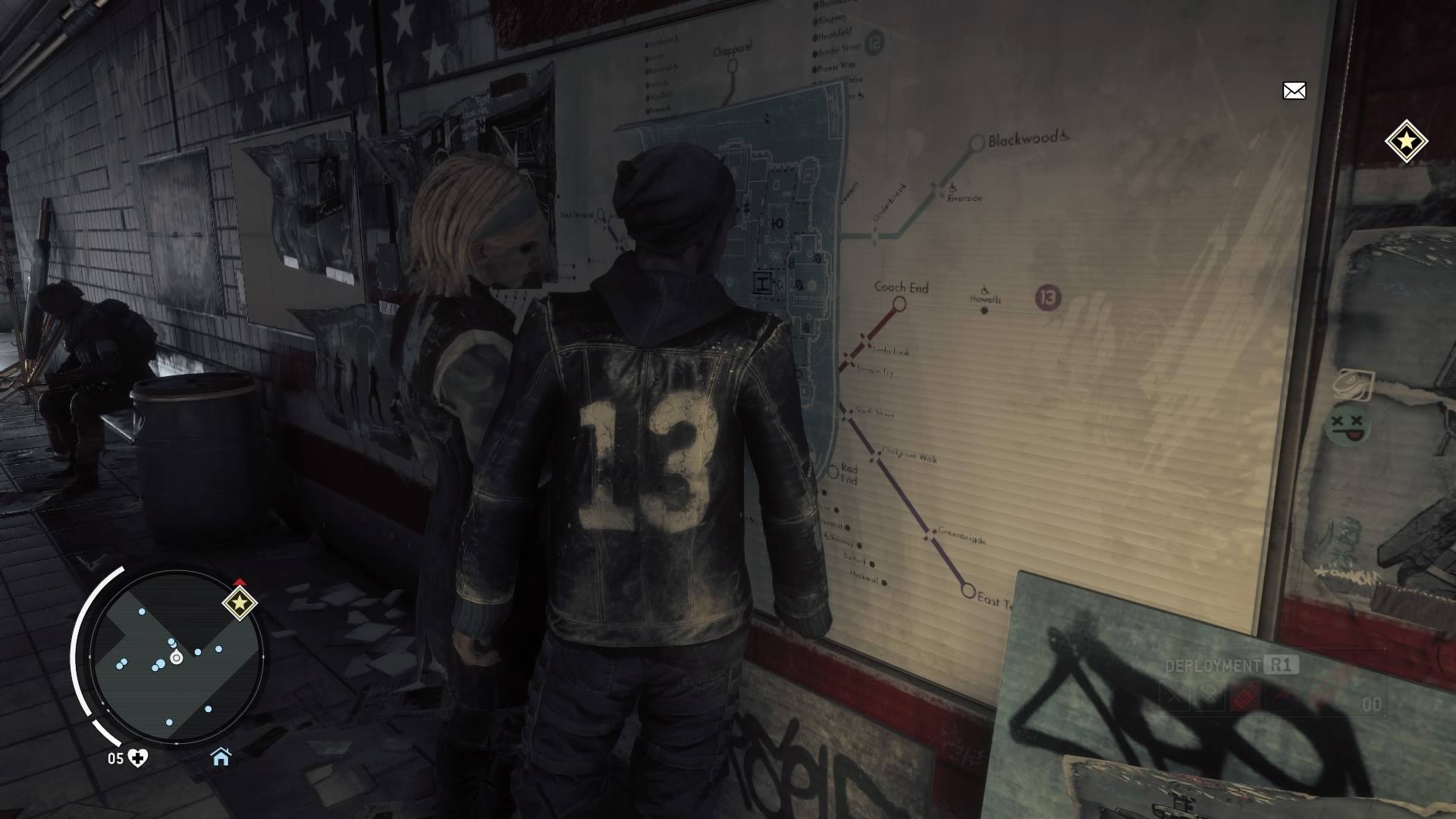The width and height of the screenshot is (1456, 819).
Task: Select the star objective marker on the minimap
Action: (240, 603)
